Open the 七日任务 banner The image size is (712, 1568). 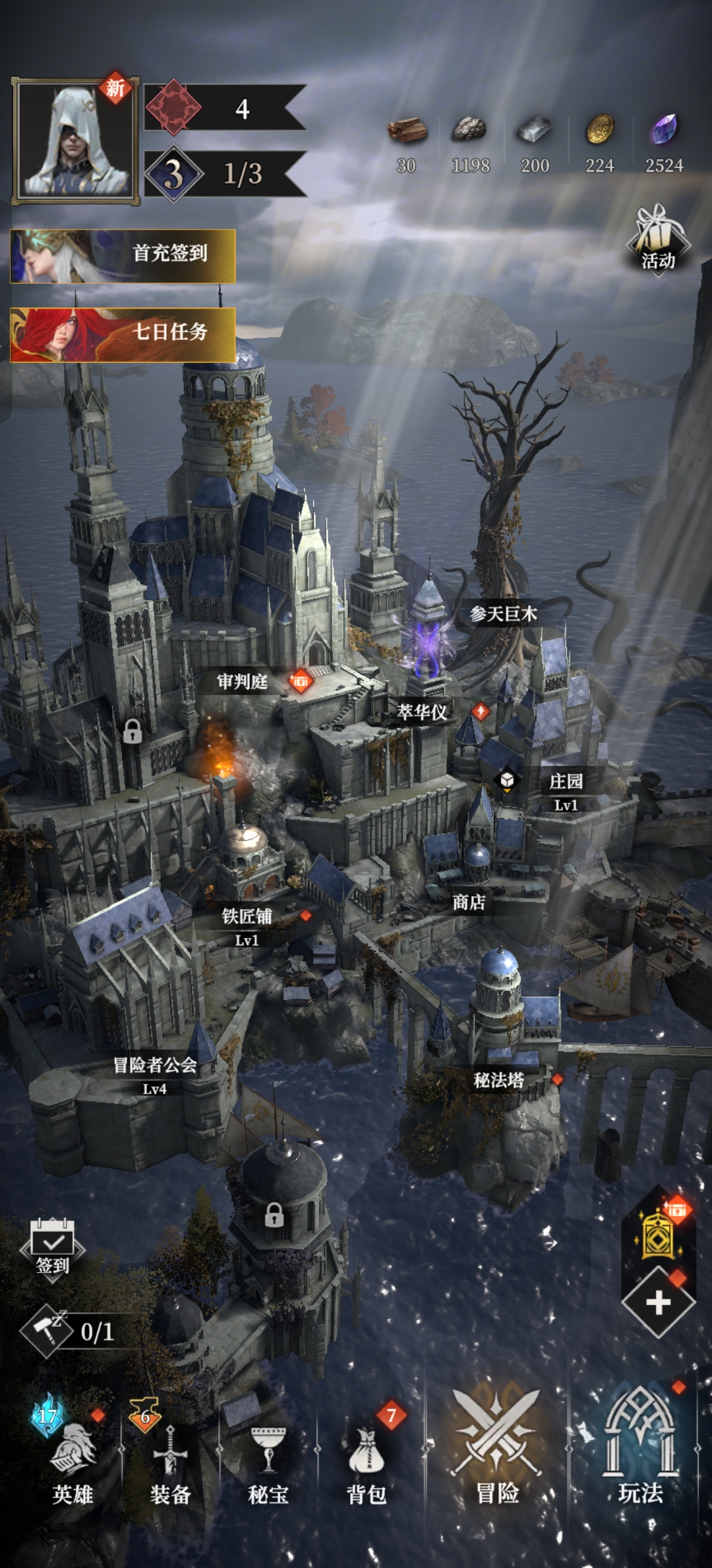click(123, 334)
